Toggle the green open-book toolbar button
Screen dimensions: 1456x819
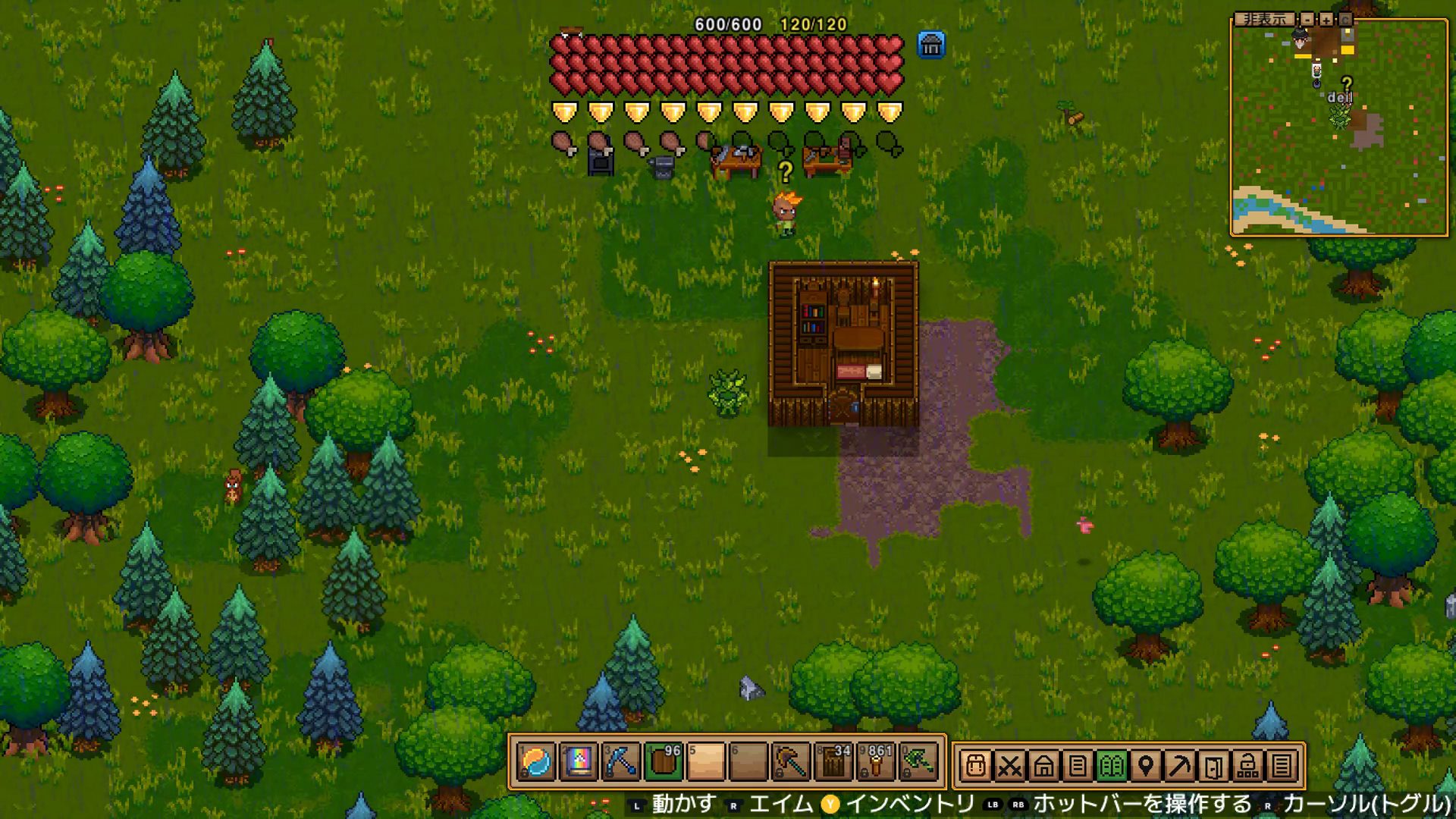click(1111, 766)
